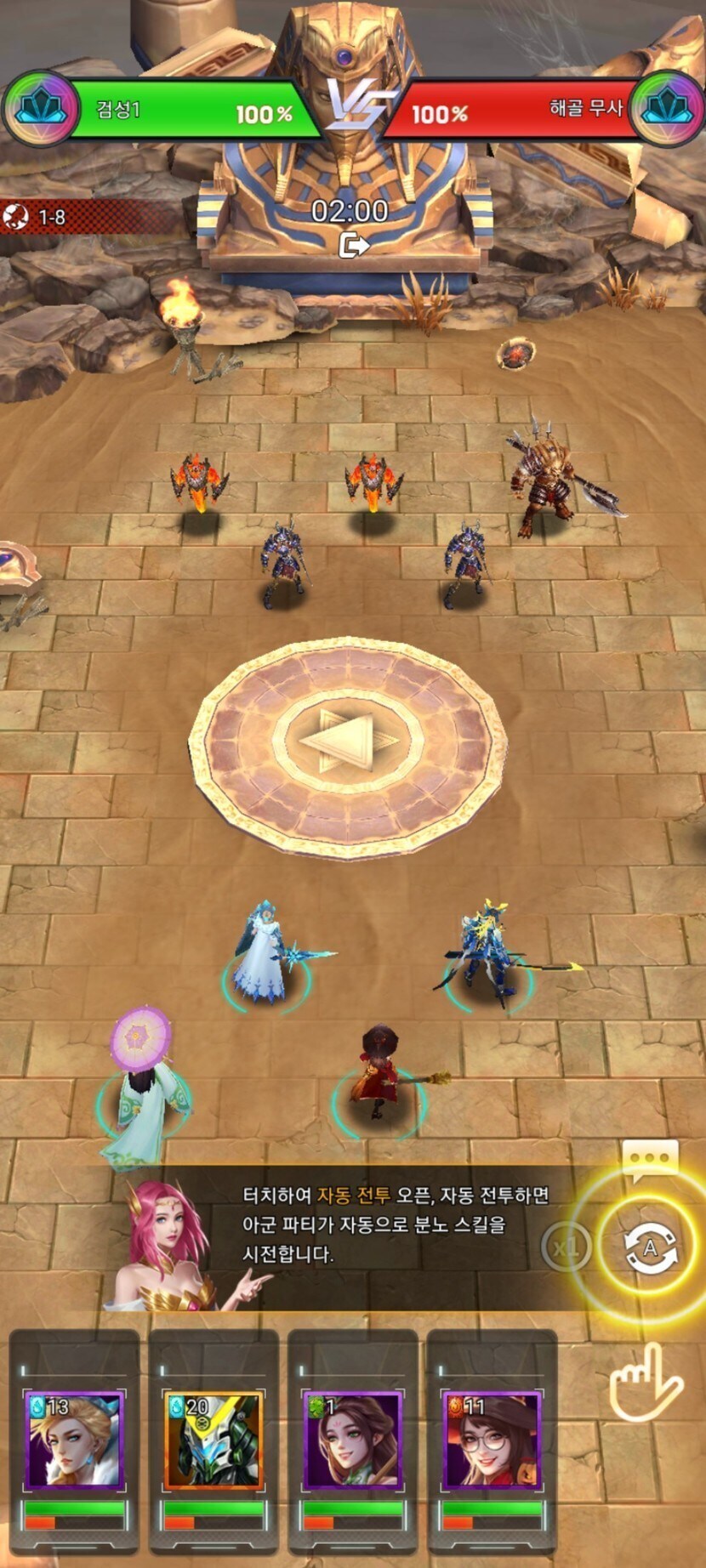This screenshot has width=706, height=1568.
Task: Open the chat speech bubble
Action: tap(651, 1157)
